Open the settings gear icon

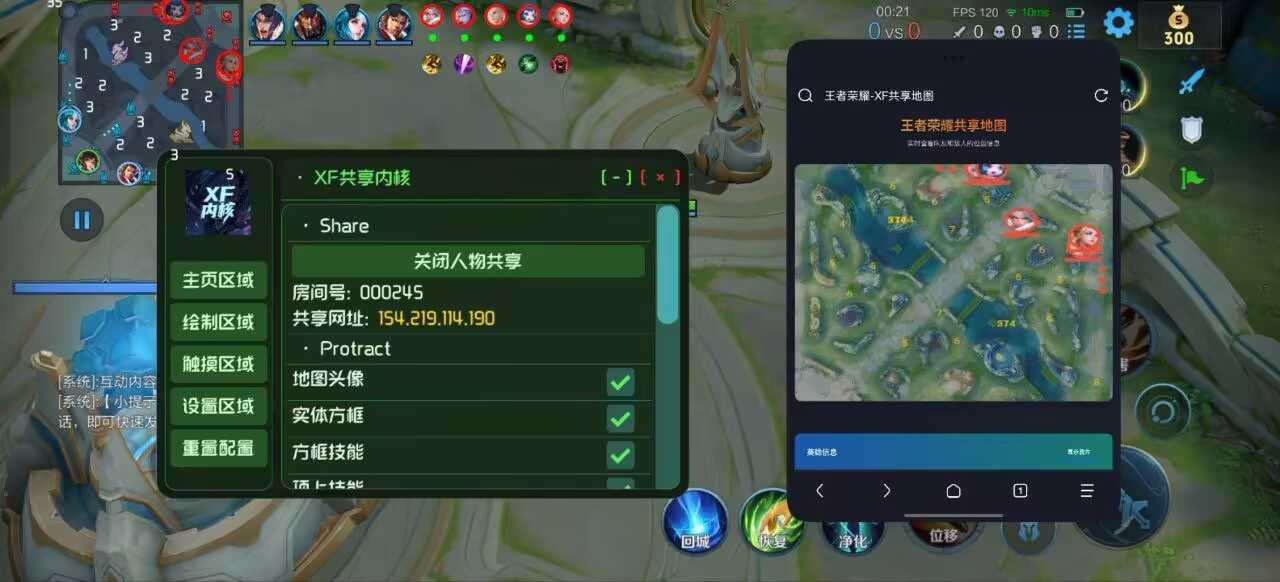[1118, 22]
